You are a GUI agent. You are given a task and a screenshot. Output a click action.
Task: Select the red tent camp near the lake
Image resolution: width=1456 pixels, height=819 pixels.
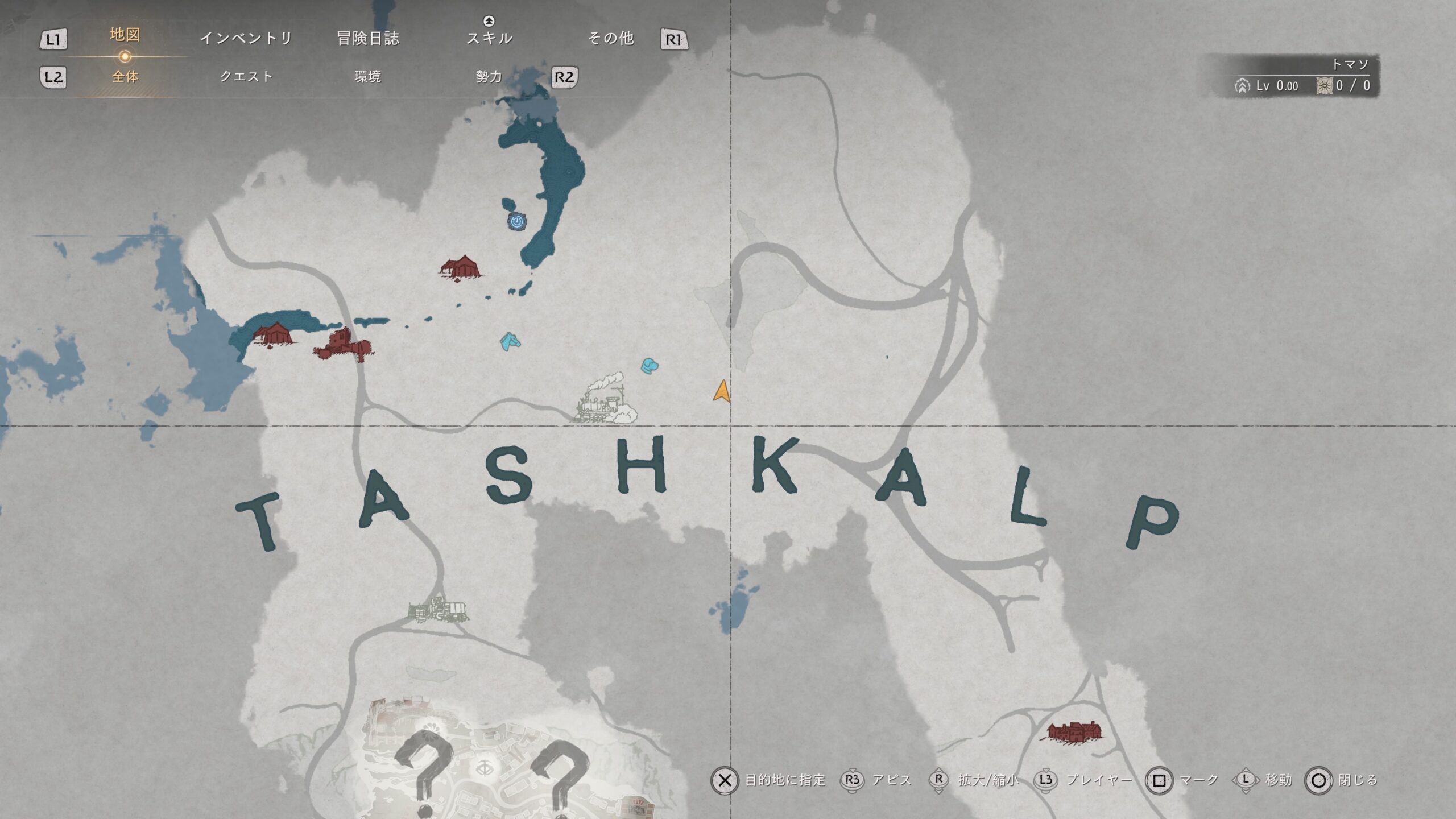coord(461,267)
